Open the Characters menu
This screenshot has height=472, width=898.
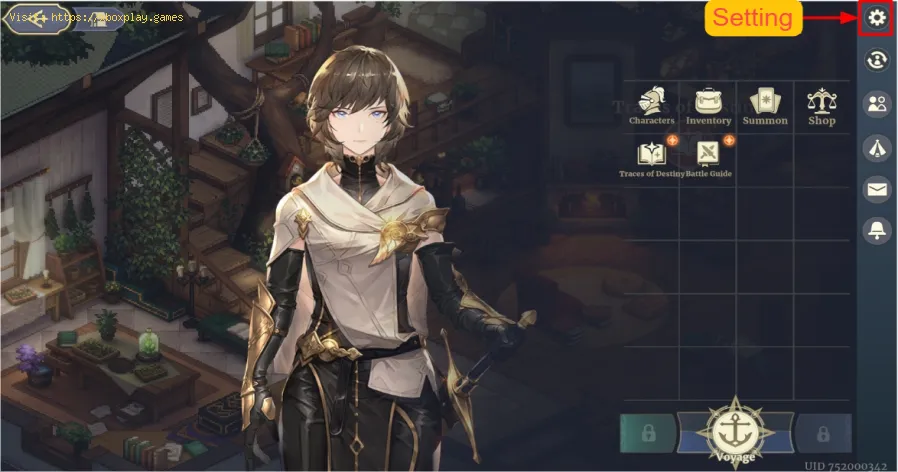coord(651,104)
